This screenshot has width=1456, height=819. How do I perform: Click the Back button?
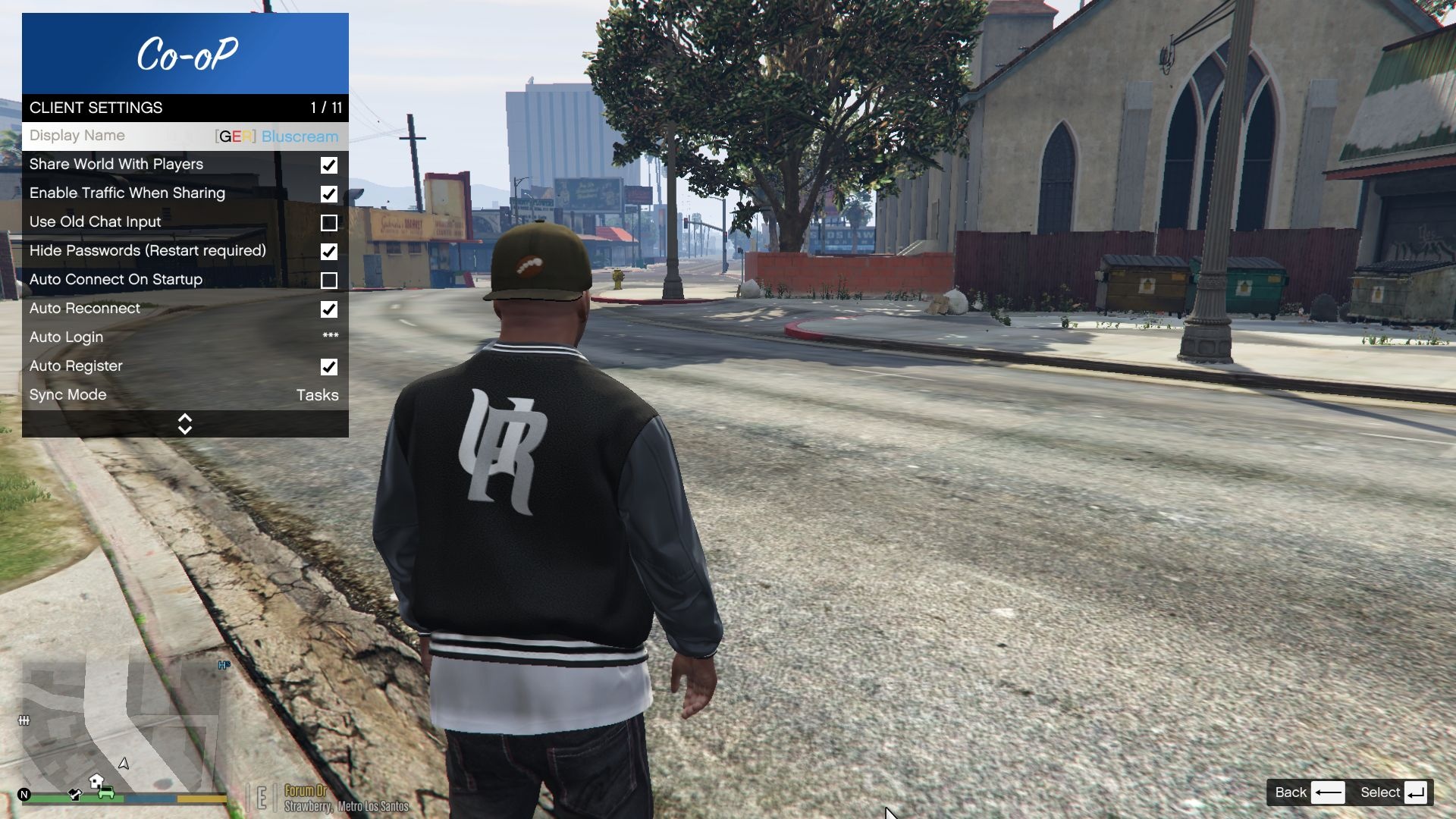[x=1309, y=792]
